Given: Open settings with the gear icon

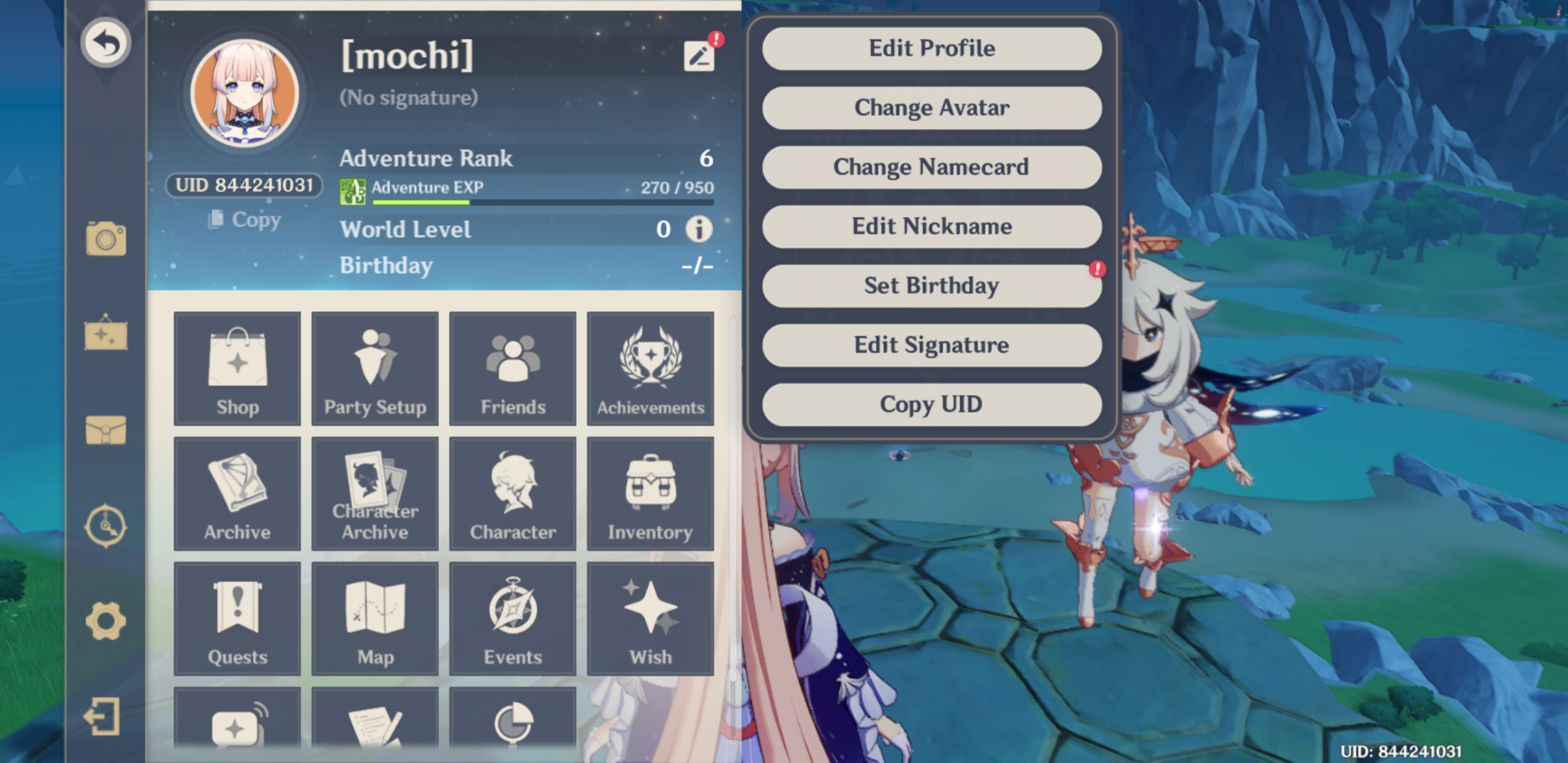Looking at the screenshot, I should [x=106, y=621].
